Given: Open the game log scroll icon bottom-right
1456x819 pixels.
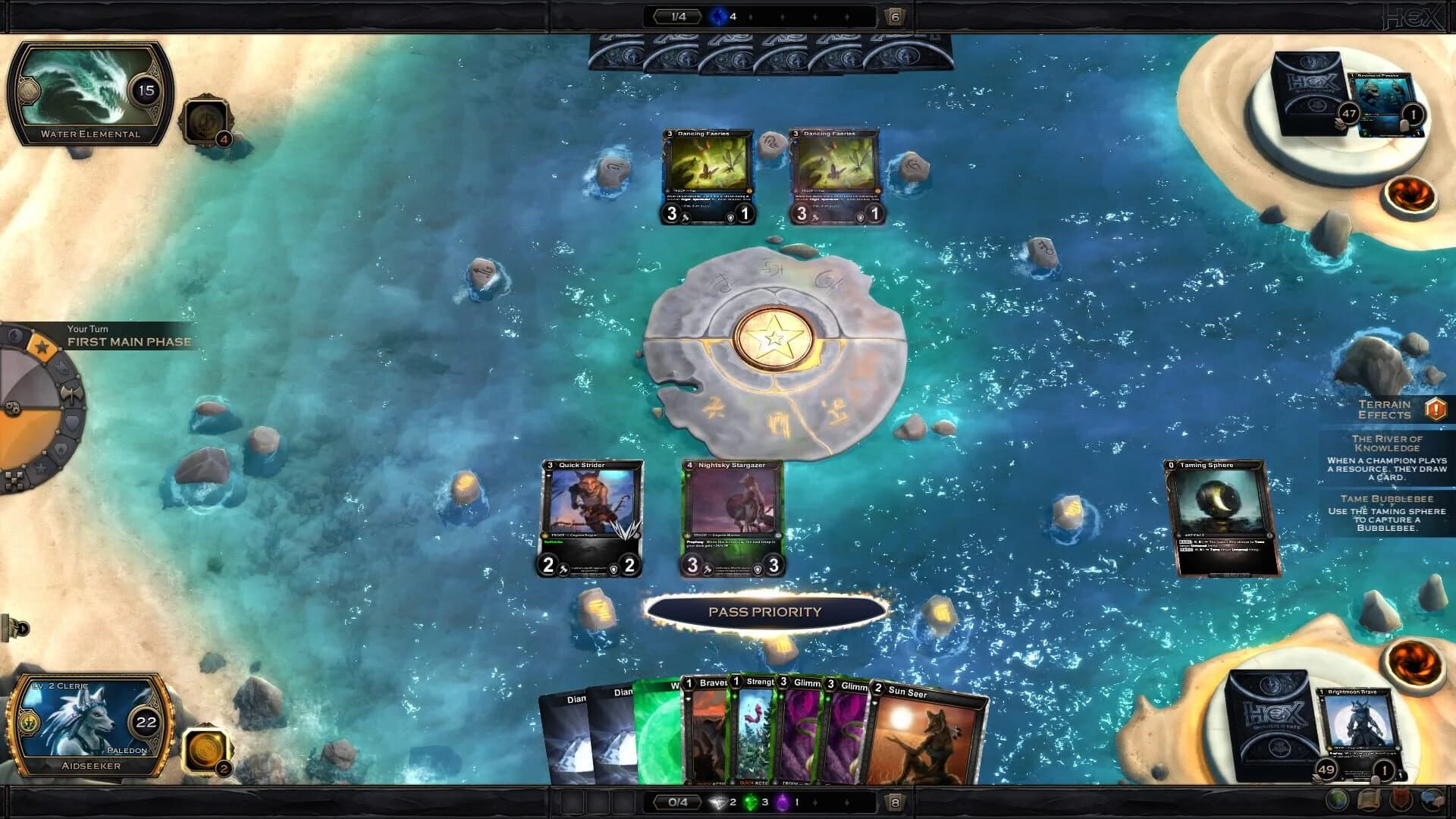Looking at the screenshot, I should [1369, 800].
